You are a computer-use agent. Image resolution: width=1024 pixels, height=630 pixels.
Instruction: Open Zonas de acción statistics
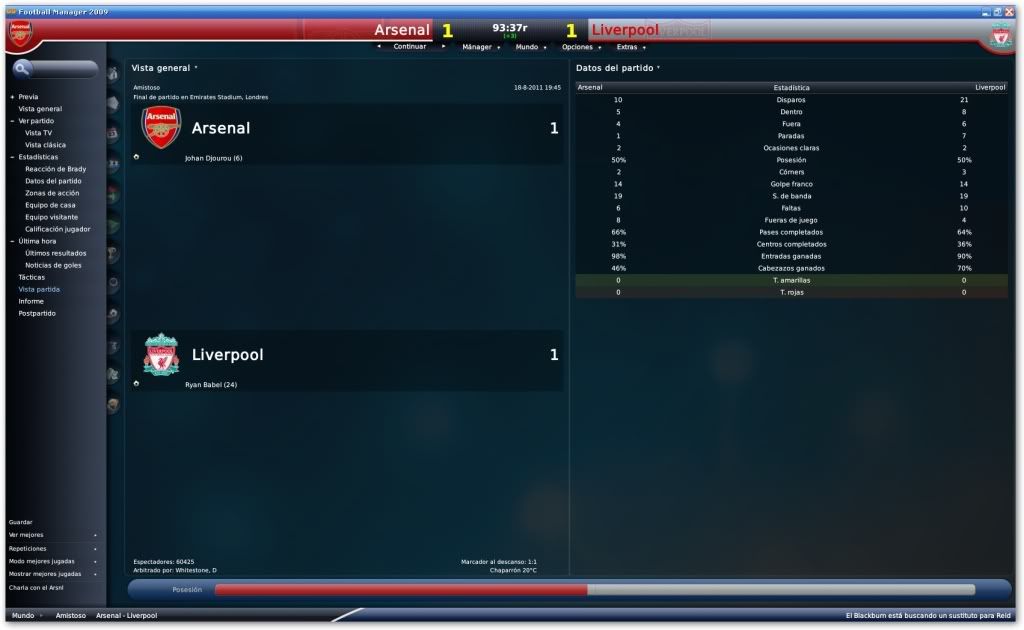(x=52, y=193)
